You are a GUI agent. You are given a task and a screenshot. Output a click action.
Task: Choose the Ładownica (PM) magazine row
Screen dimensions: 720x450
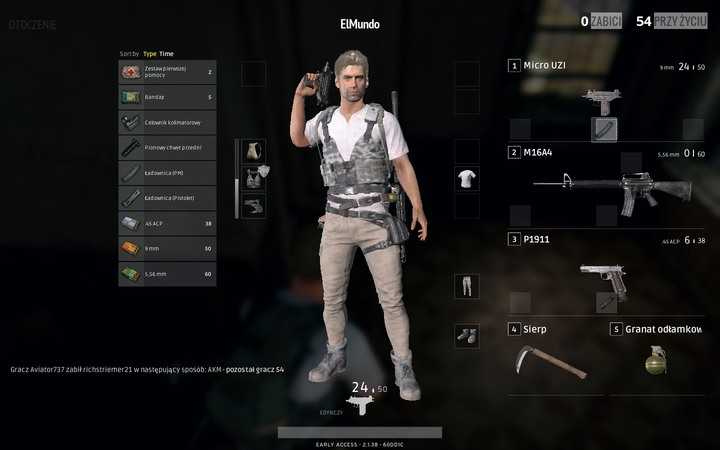pos(167,173)
